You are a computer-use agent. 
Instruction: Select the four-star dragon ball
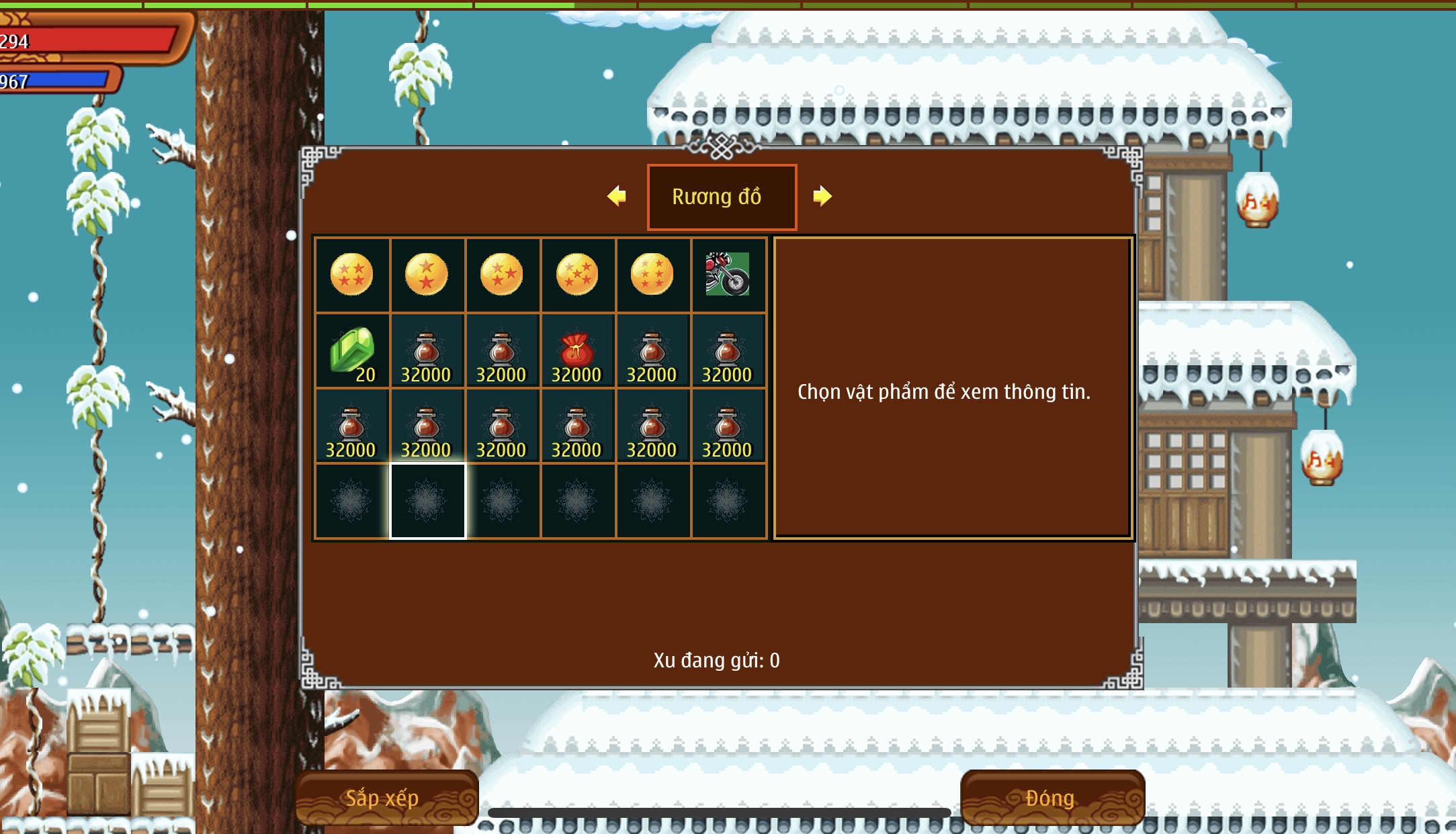click(351, 275)
